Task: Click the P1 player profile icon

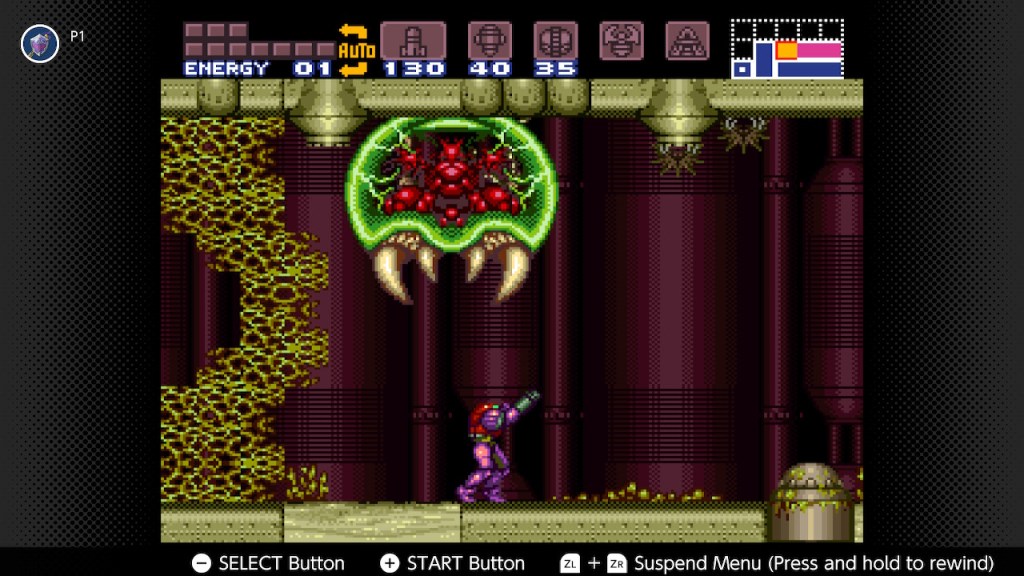Action: [40, 43]
